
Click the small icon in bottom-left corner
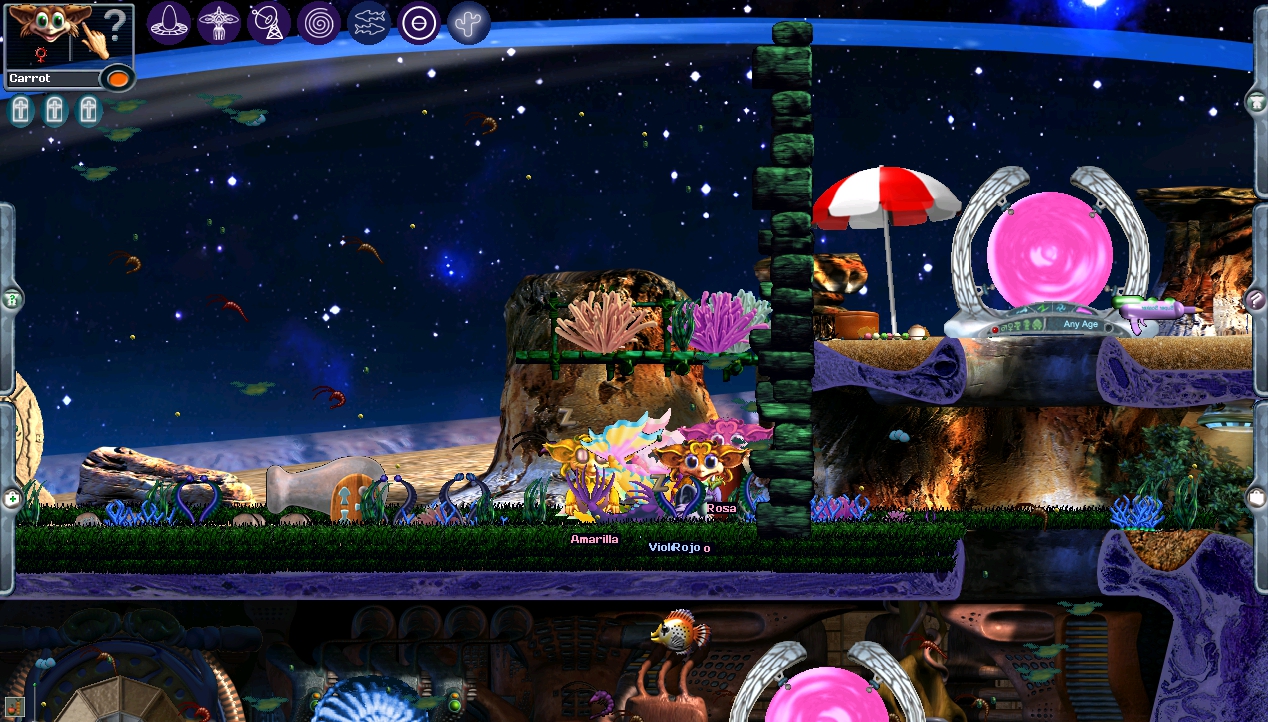pyautogui.click(x=14, y=706)
